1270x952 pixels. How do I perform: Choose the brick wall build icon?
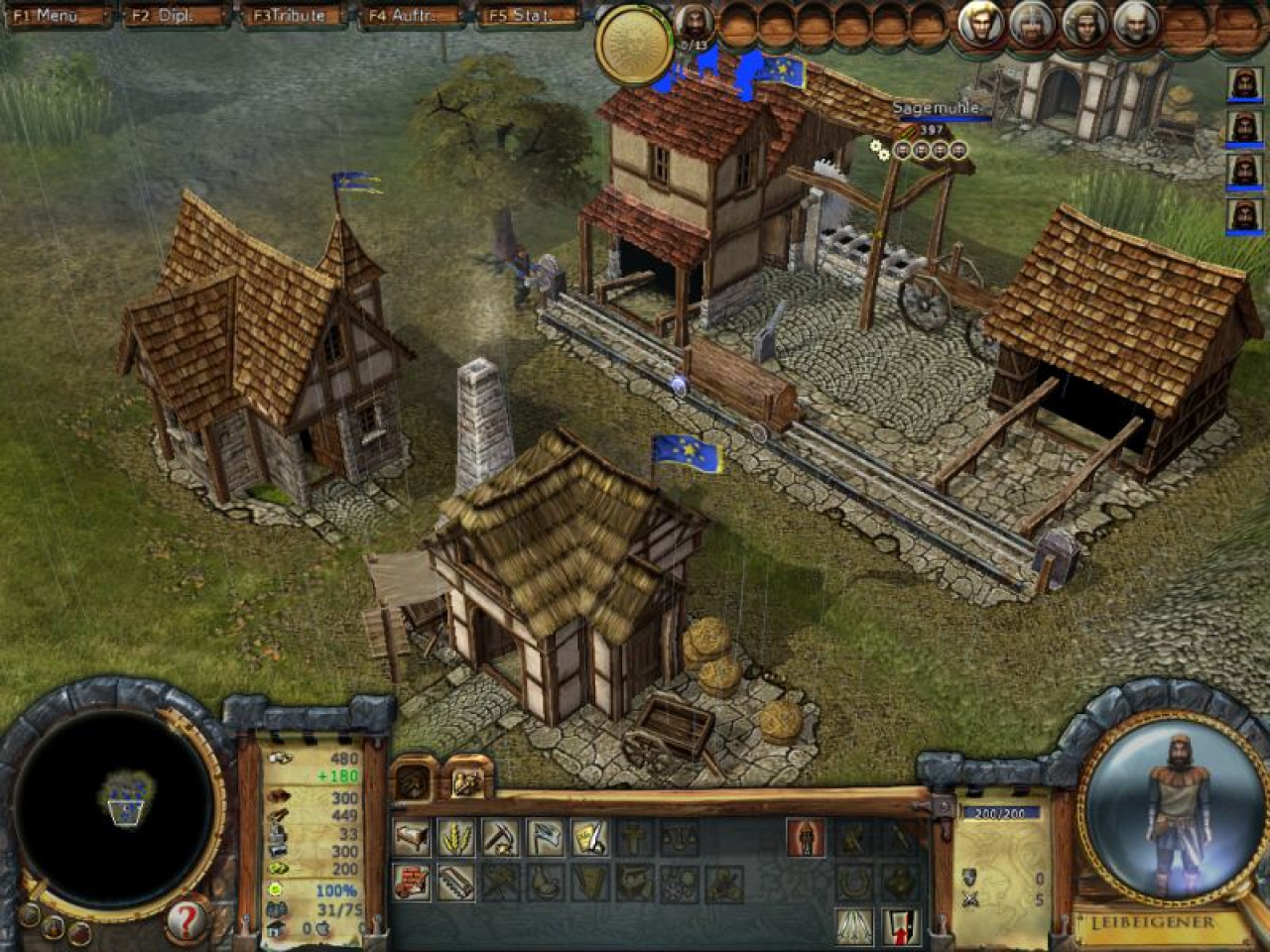(x=412, y=881)
